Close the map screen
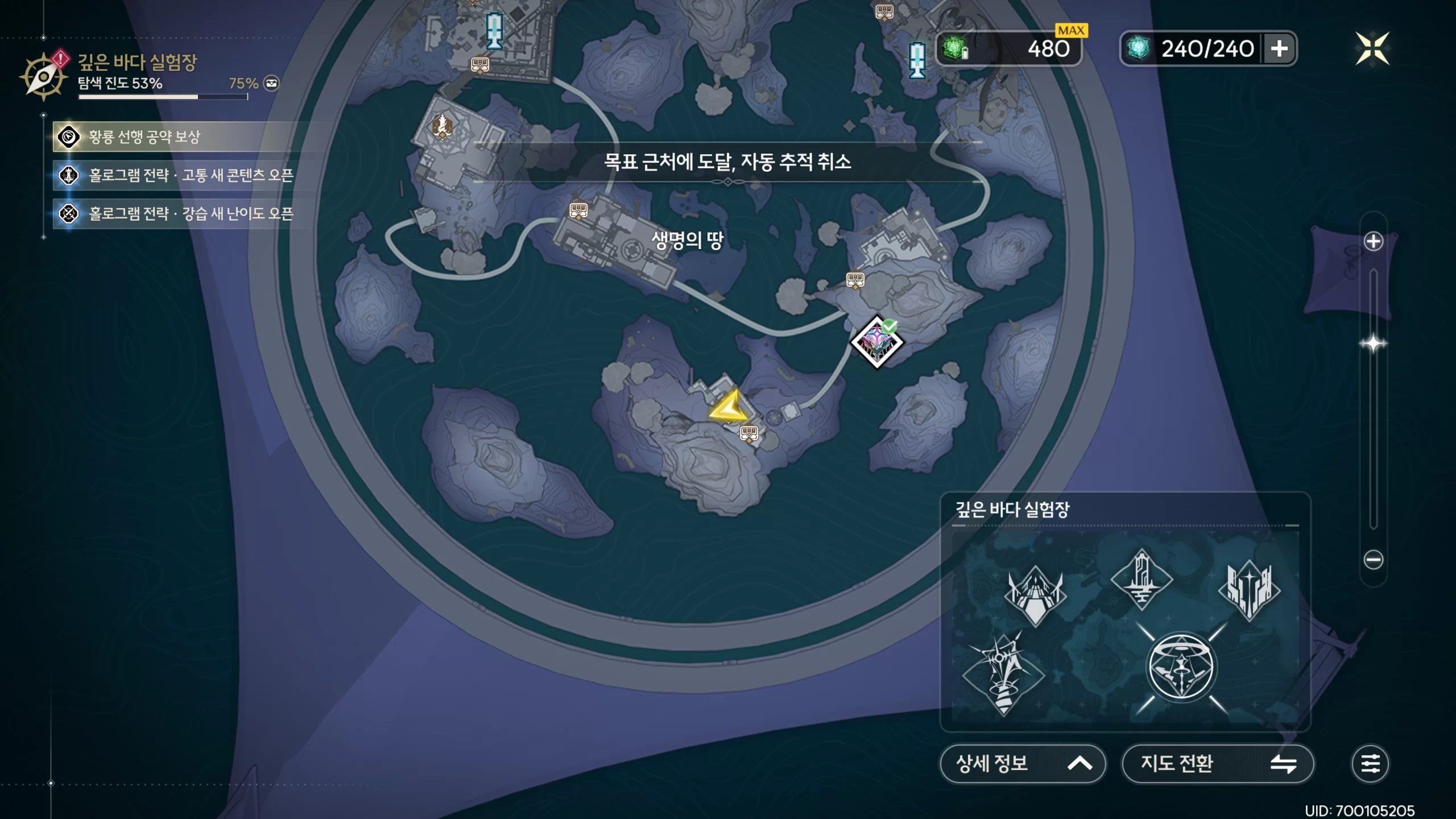 1372,48
